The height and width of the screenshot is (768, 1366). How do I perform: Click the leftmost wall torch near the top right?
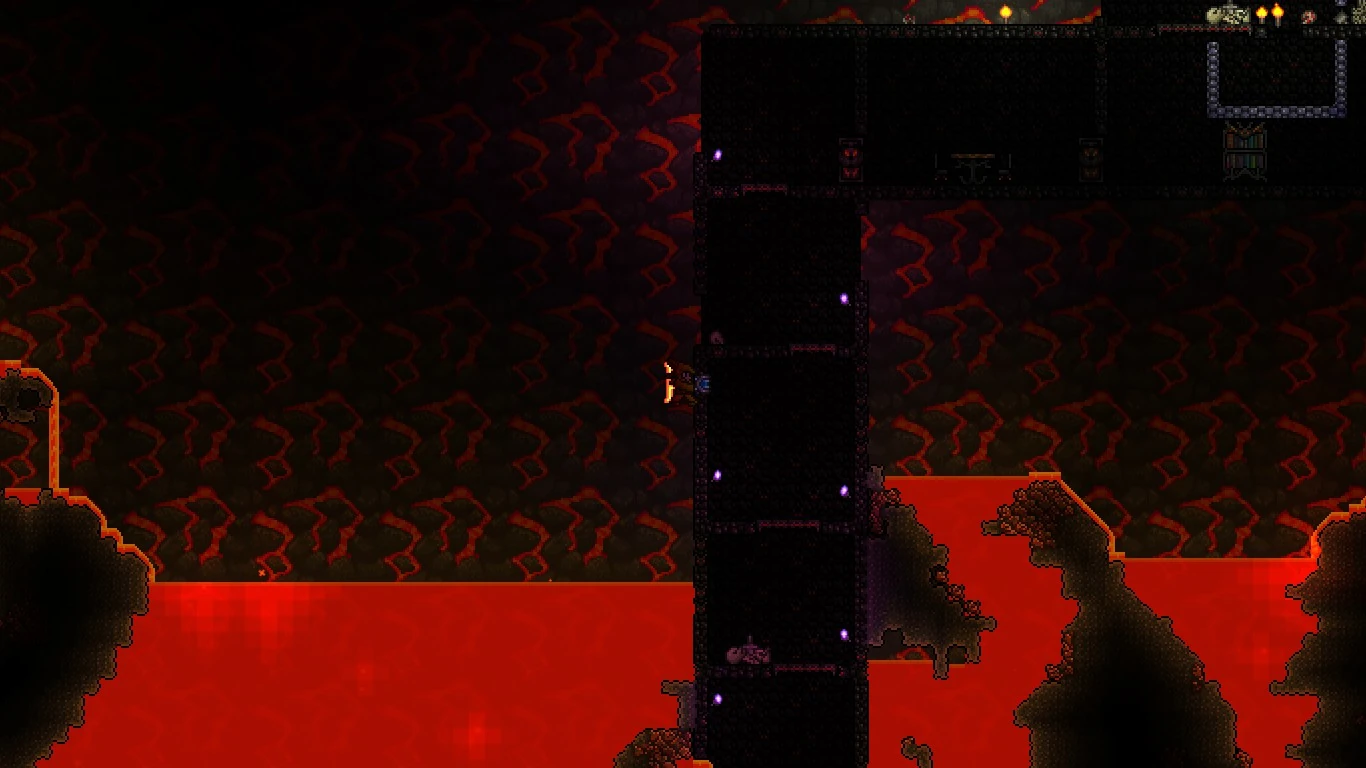[x=1260, y=13]
